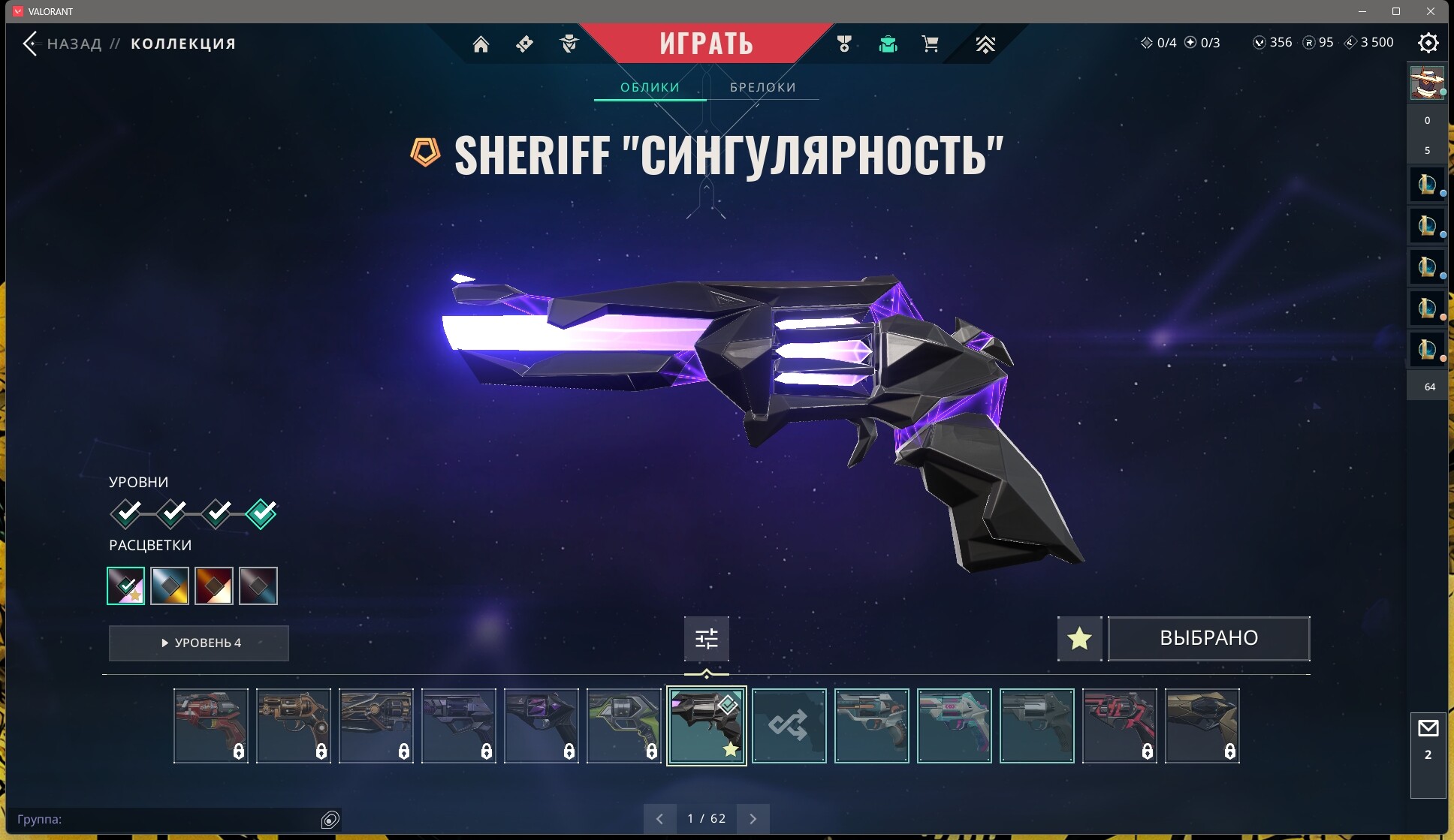Select the random skin shuffle thumbnail
Screen dimensions: 1454x840
(789, 726)
